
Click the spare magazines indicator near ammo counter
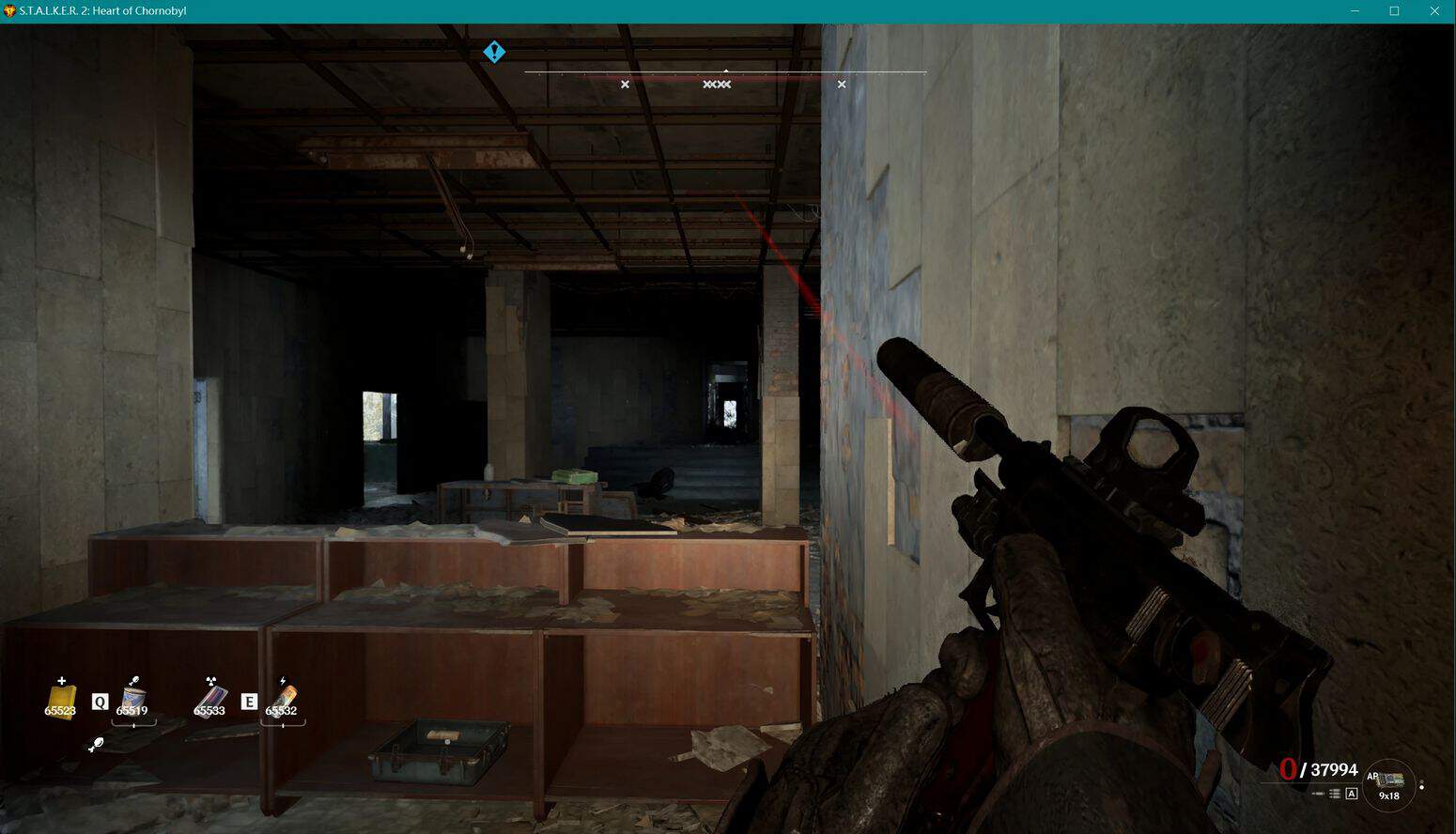point(1334,794)
